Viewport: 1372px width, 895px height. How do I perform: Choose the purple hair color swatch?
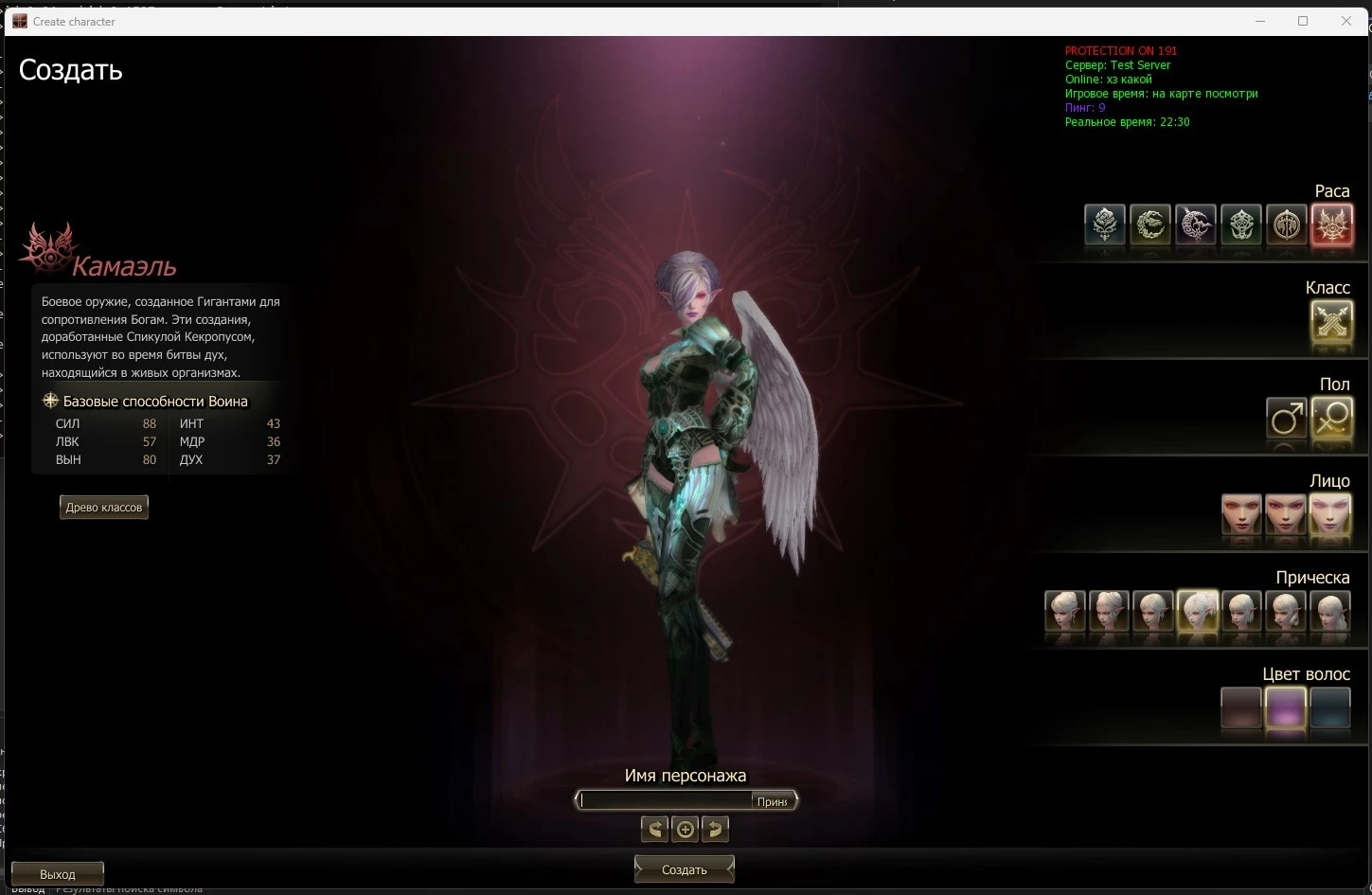[x=1286, y=708]
